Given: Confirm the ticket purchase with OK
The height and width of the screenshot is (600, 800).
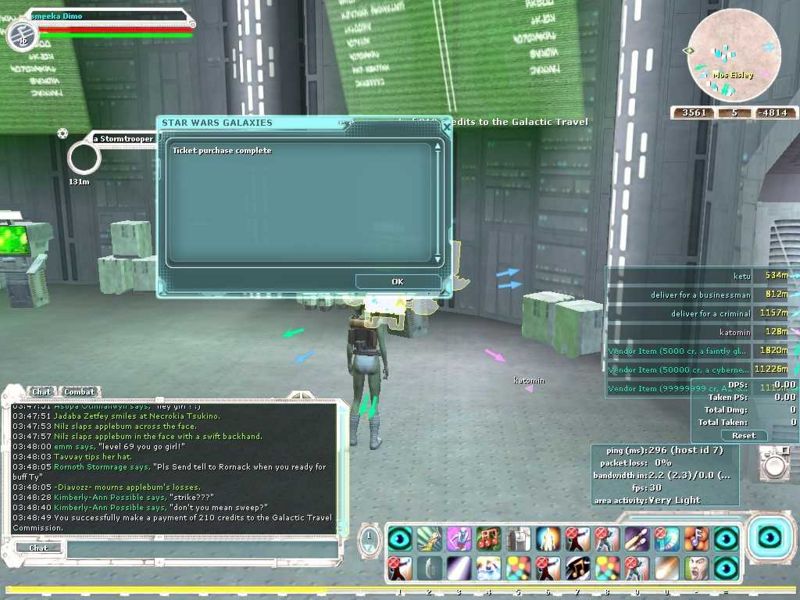Looking at the screenshot, I should point(397,281).
